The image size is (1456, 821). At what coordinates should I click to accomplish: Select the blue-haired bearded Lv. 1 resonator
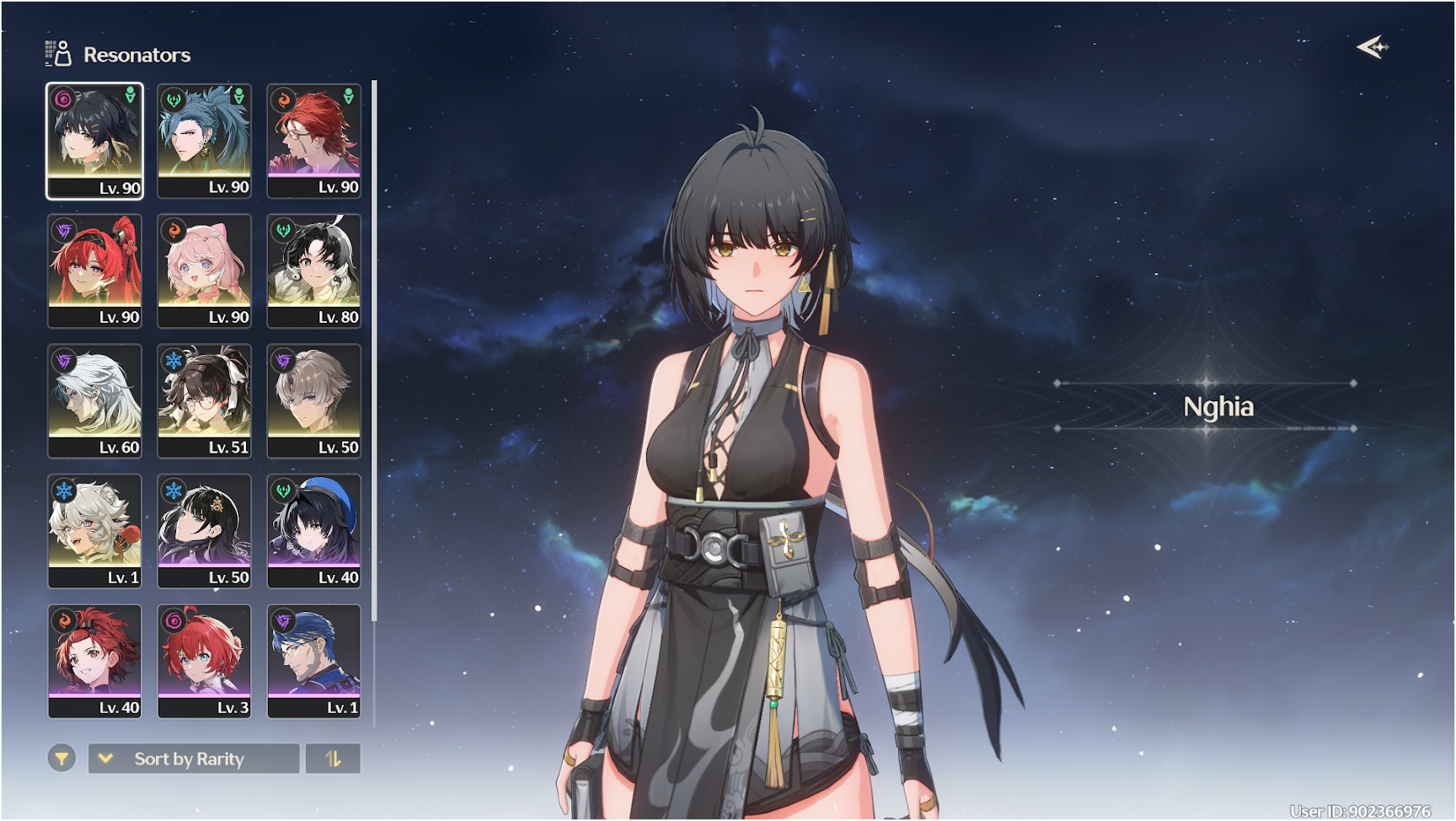(x=313, y=661)
